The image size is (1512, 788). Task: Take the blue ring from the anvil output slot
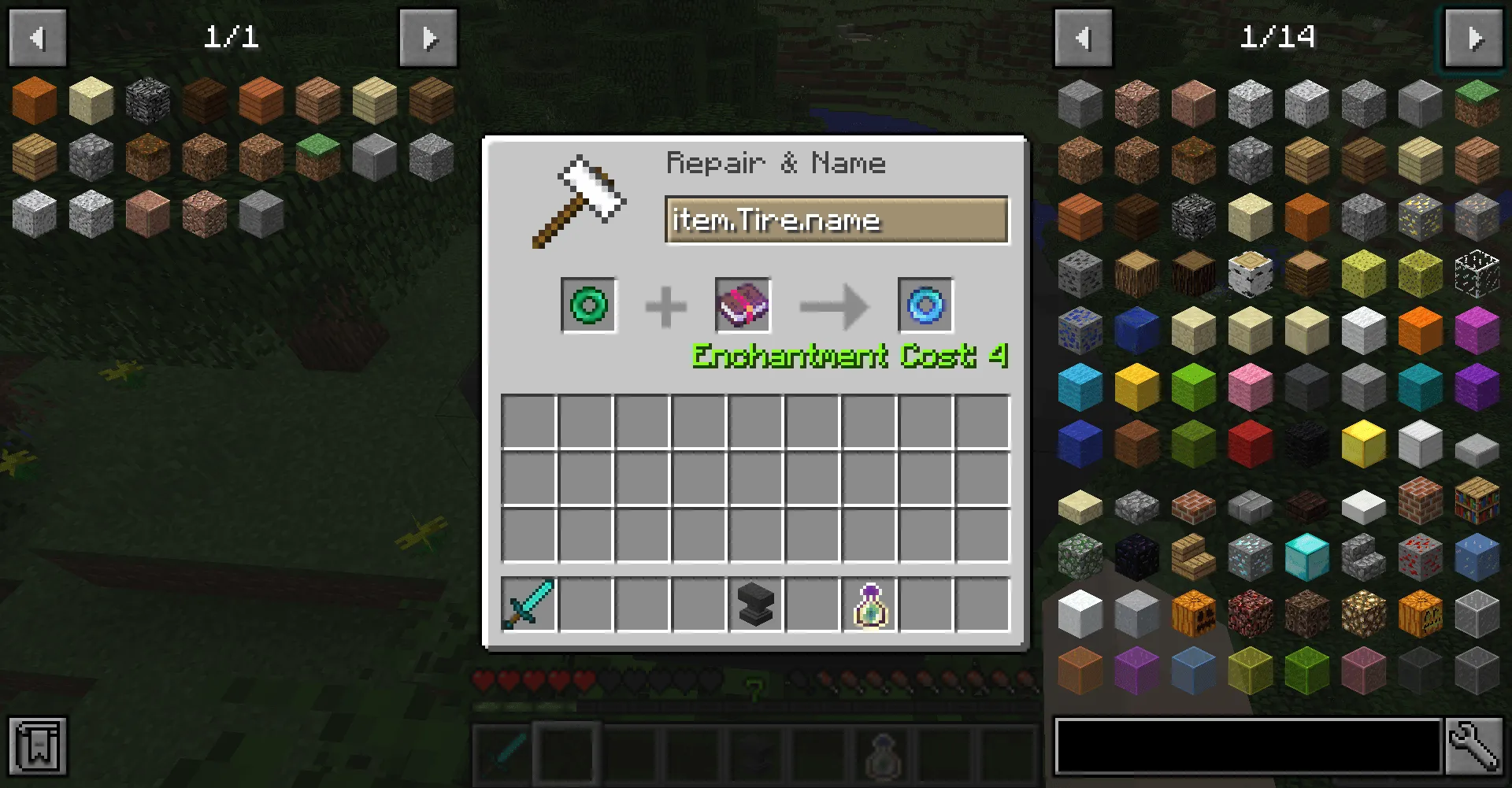[x=925, y=305]
